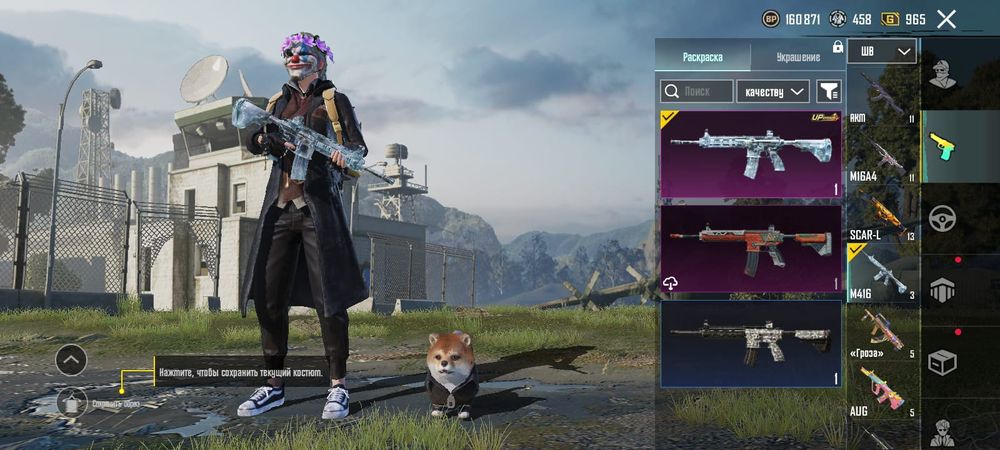Open the filter funnel button
1000x450 pixels.
[x=829, y=91]
